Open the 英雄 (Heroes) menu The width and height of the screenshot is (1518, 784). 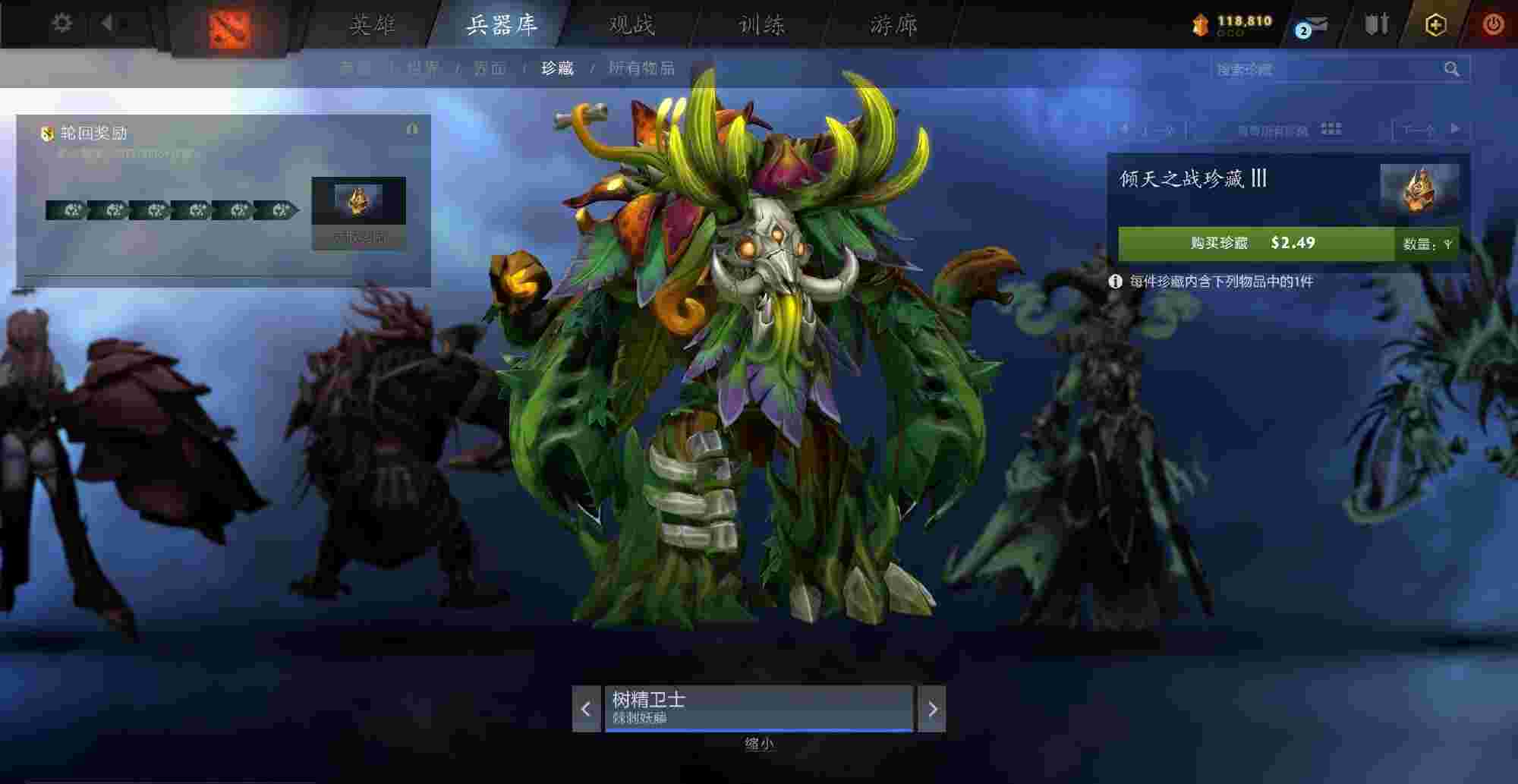[x=372, y=25]
